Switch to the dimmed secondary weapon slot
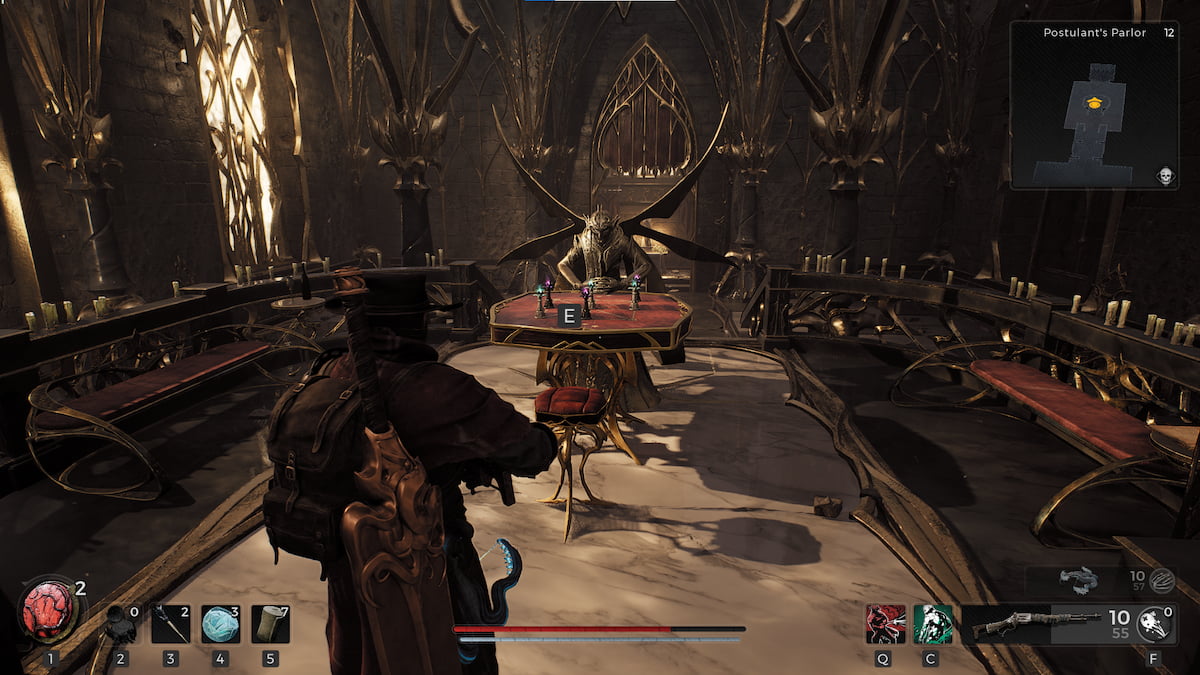This screenshot has height=675, width=1200. tap(1080, 579)
